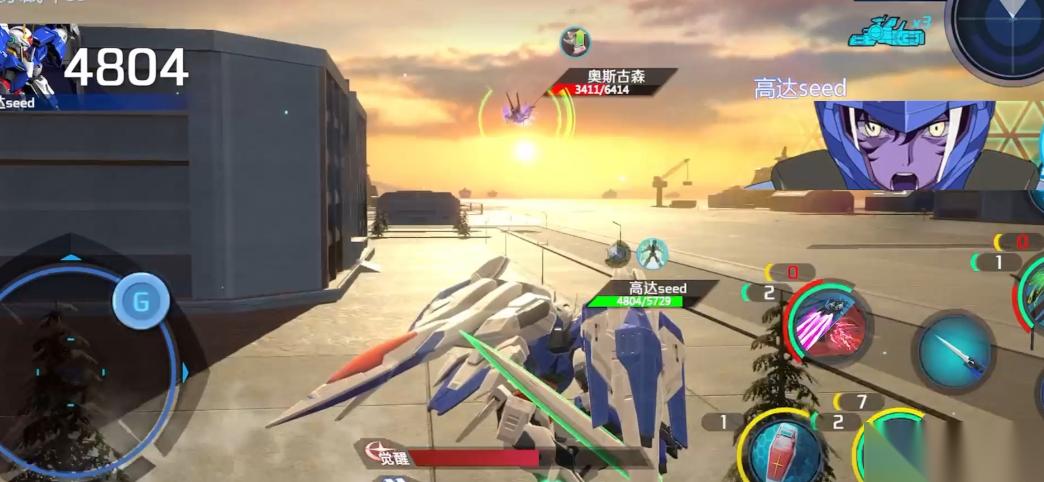1044x482 pixels.
Task: Tap the green mech icon above the enemy
Action: click(x=574, y=41)
